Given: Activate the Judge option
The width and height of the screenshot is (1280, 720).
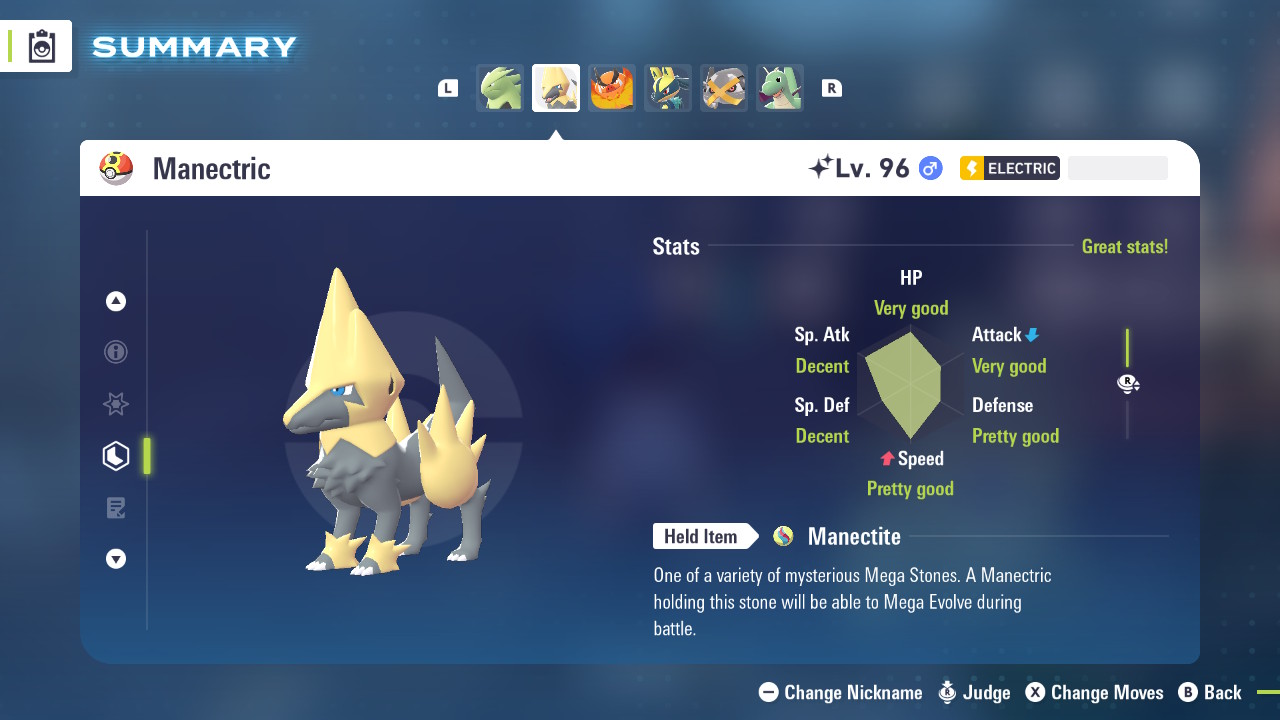Looking at the screenshot, I should tap(975, 692).
